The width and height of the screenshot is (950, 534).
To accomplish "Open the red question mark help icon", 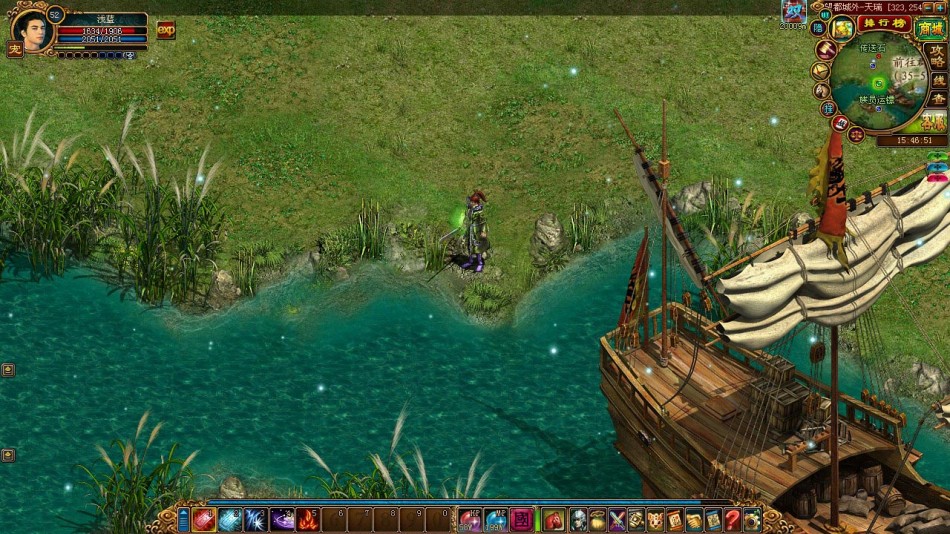I will coord(733,519).
